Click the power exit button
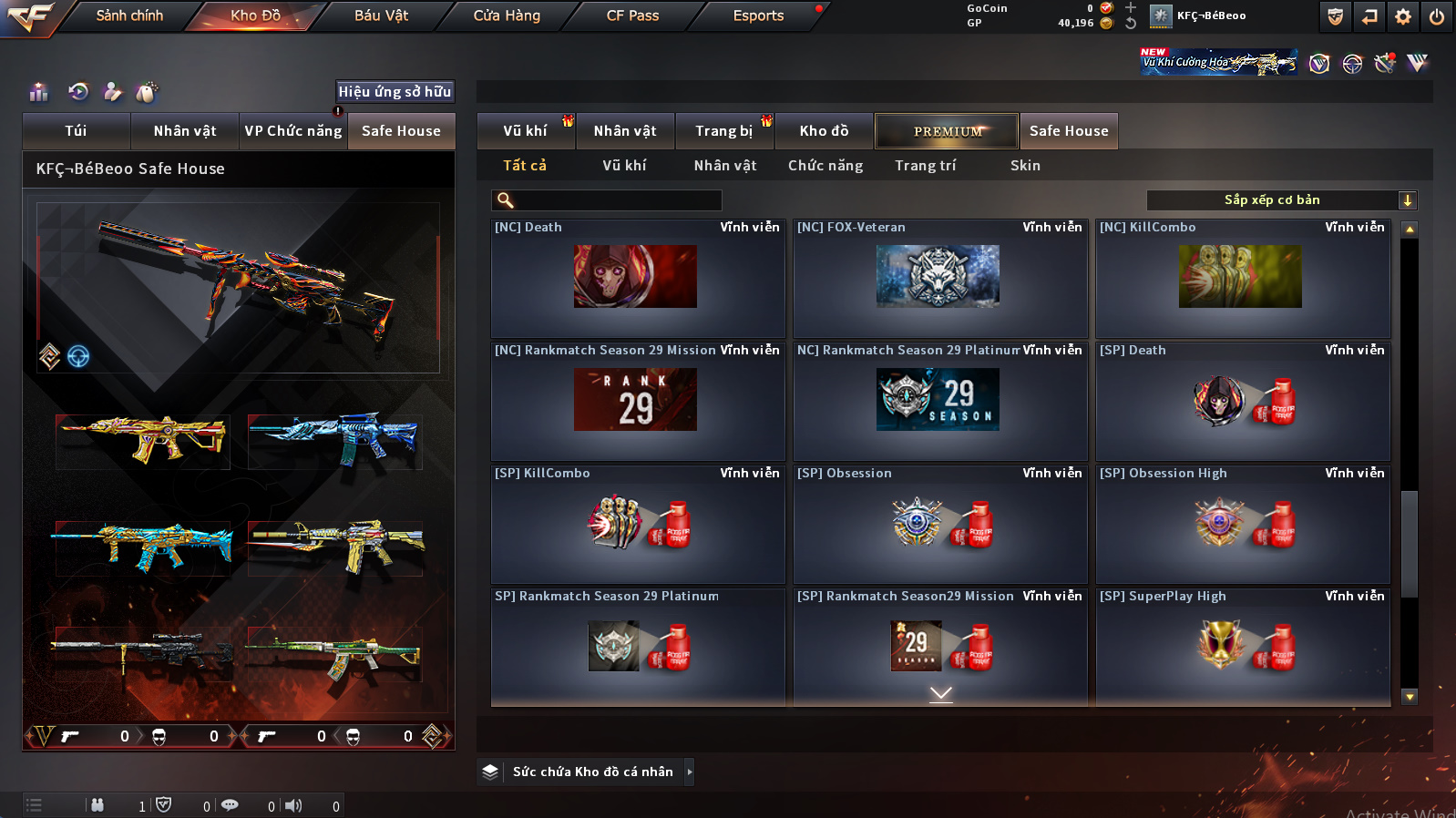Viewport: 1456px width, 818px height. click(x=1437, y=16)
